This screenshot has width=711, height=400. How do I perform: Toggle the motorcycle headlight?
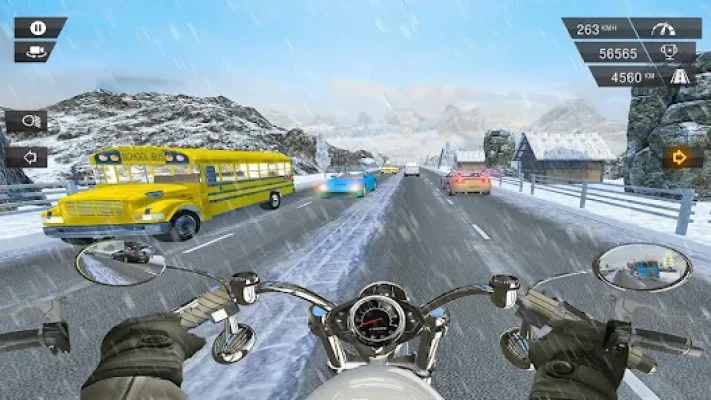(x=25, y=121)
